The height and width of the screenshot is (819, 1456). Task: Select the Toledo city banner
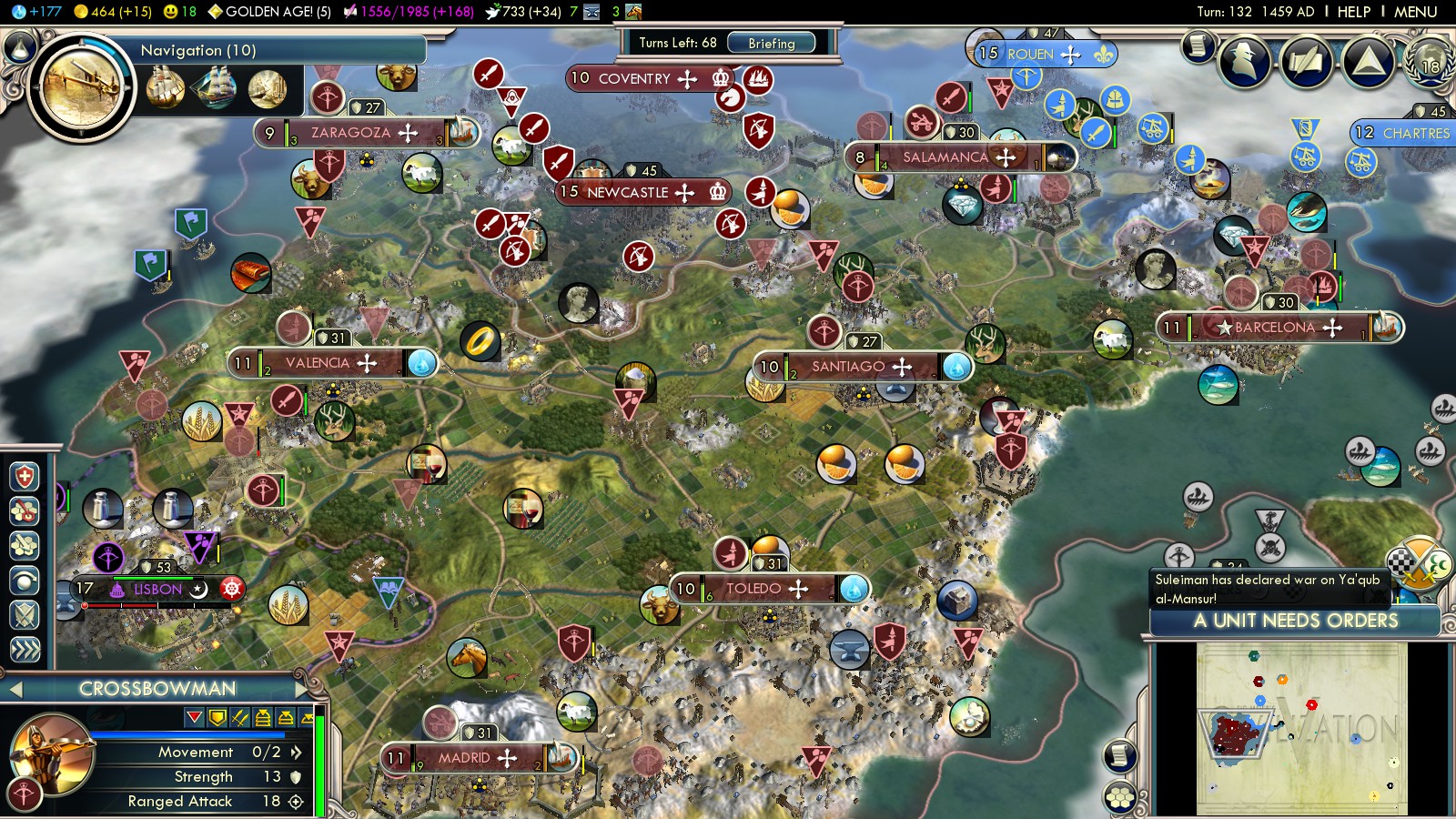[x=753, y=589]
